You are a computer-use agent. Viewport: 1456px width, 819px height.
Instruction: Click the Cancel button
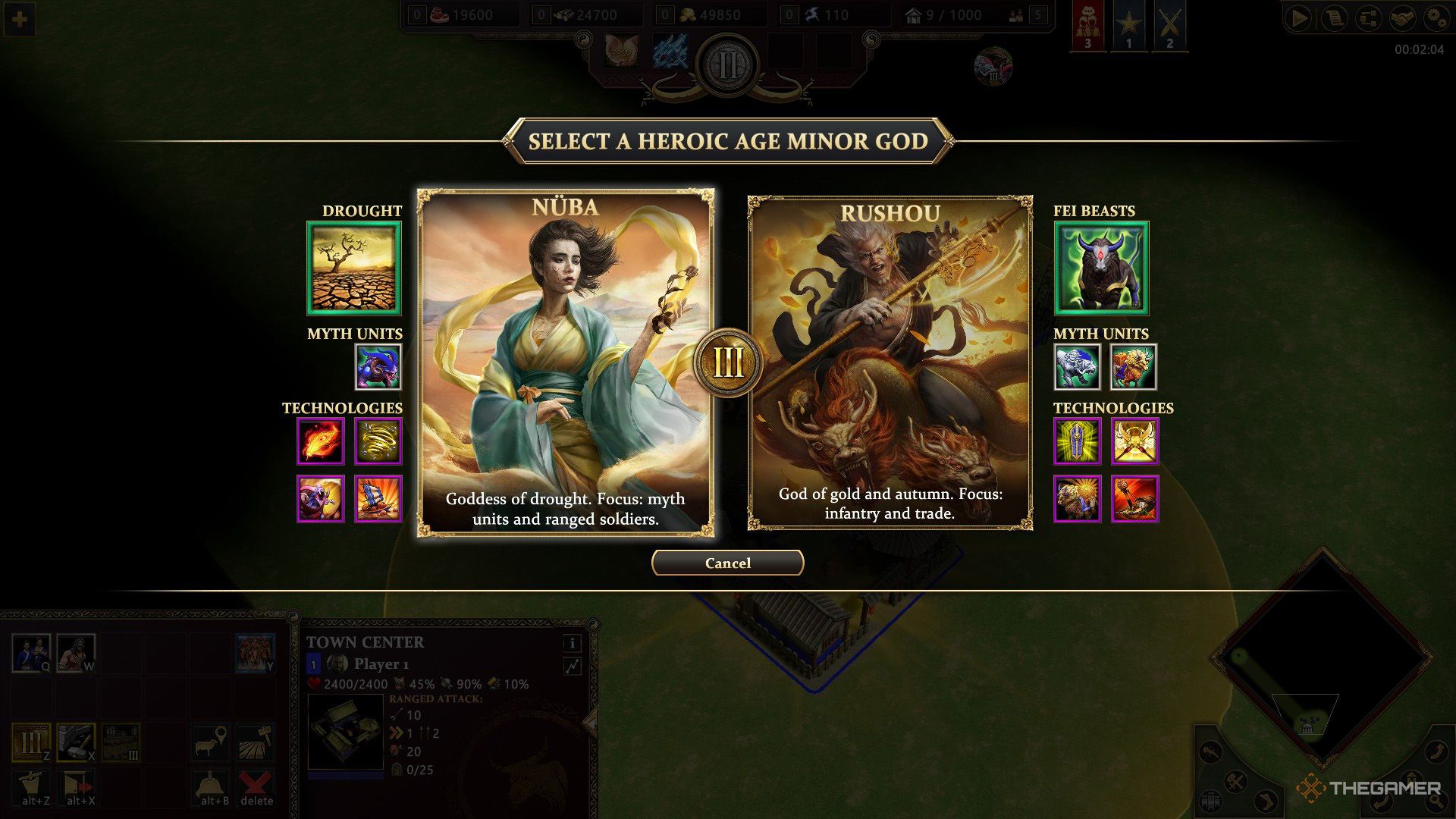[727, 563]
